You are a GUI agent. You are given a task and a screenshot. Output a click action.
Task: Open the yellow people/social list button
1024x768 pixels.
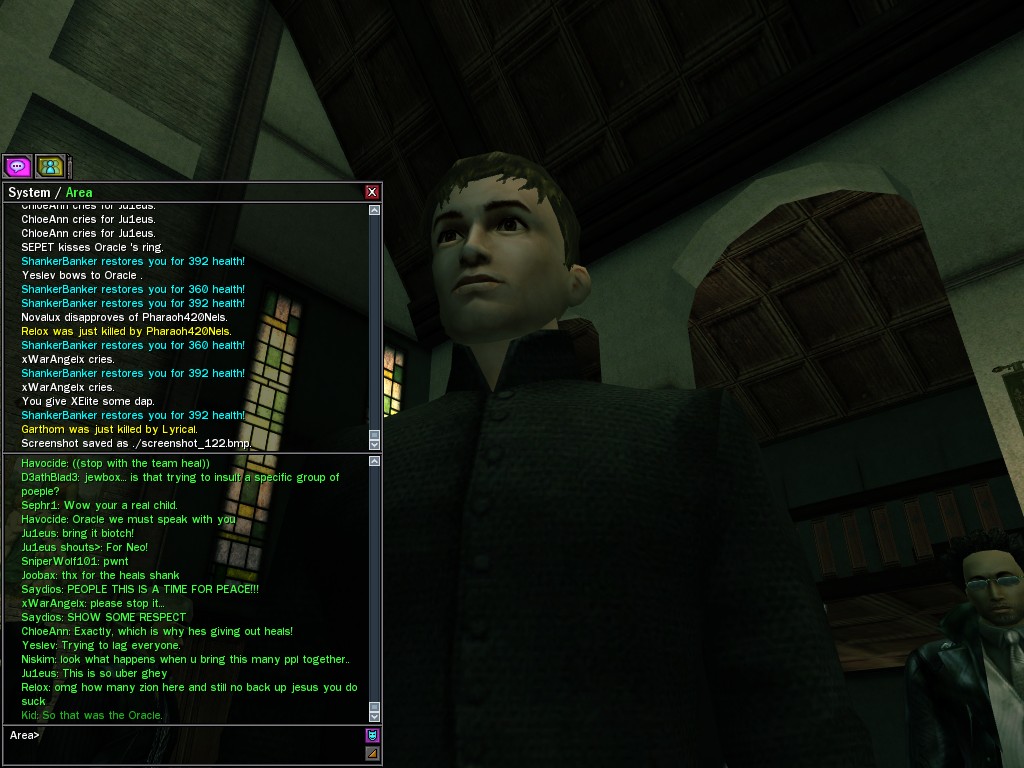(50, 166)
